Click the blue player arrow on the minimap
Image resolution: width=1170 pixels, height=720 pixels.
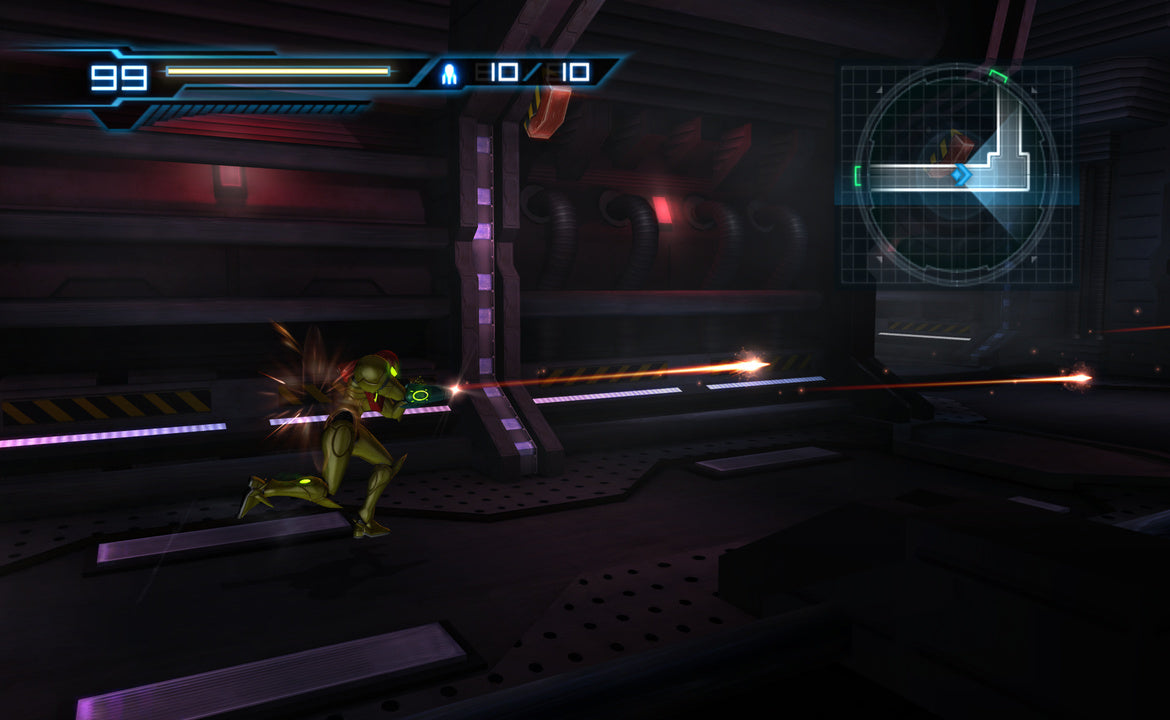(x=962, y=176)
